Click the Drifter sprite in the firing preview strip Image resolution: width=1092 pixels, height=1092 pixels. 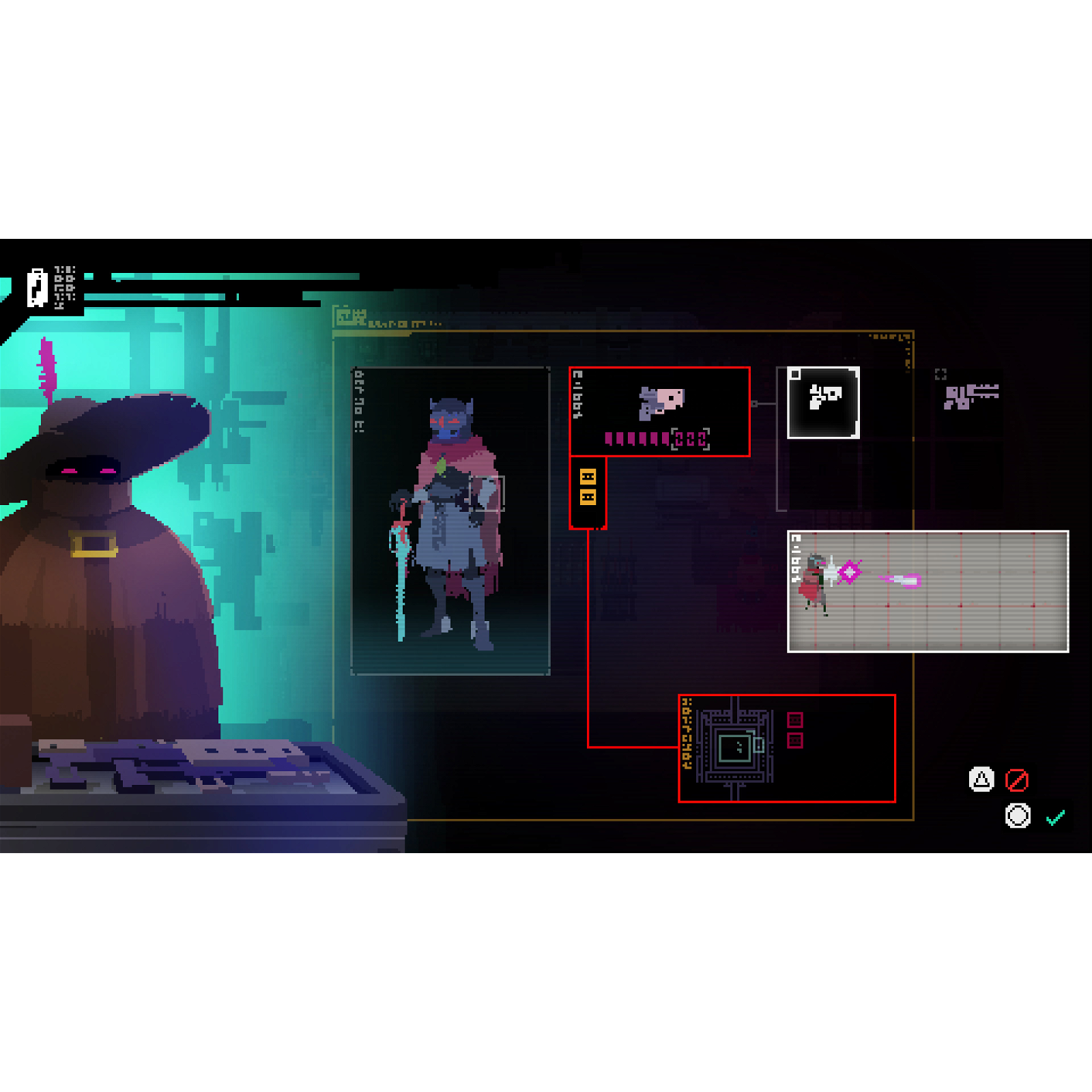click(814, 582)
